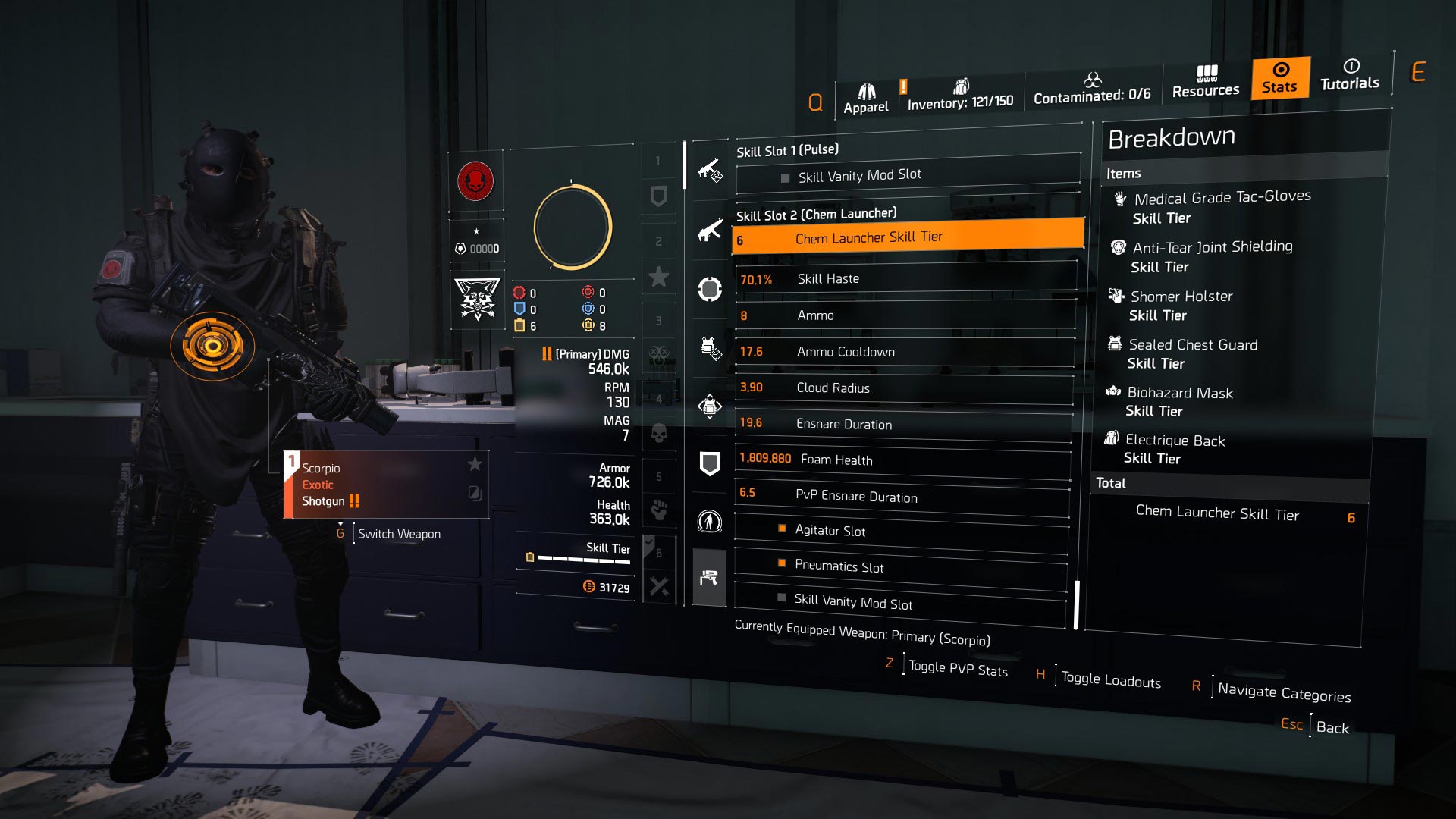
Task: Open the Tutorials tab
Action: [x=1350, y=75]
